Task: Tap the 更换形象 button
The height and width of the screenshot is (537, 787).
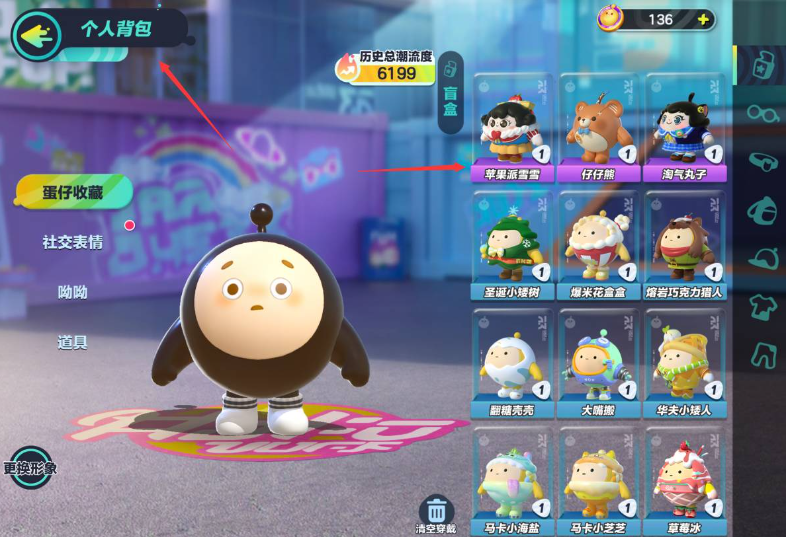Action: pyautogui.click(x=30, y=467)
